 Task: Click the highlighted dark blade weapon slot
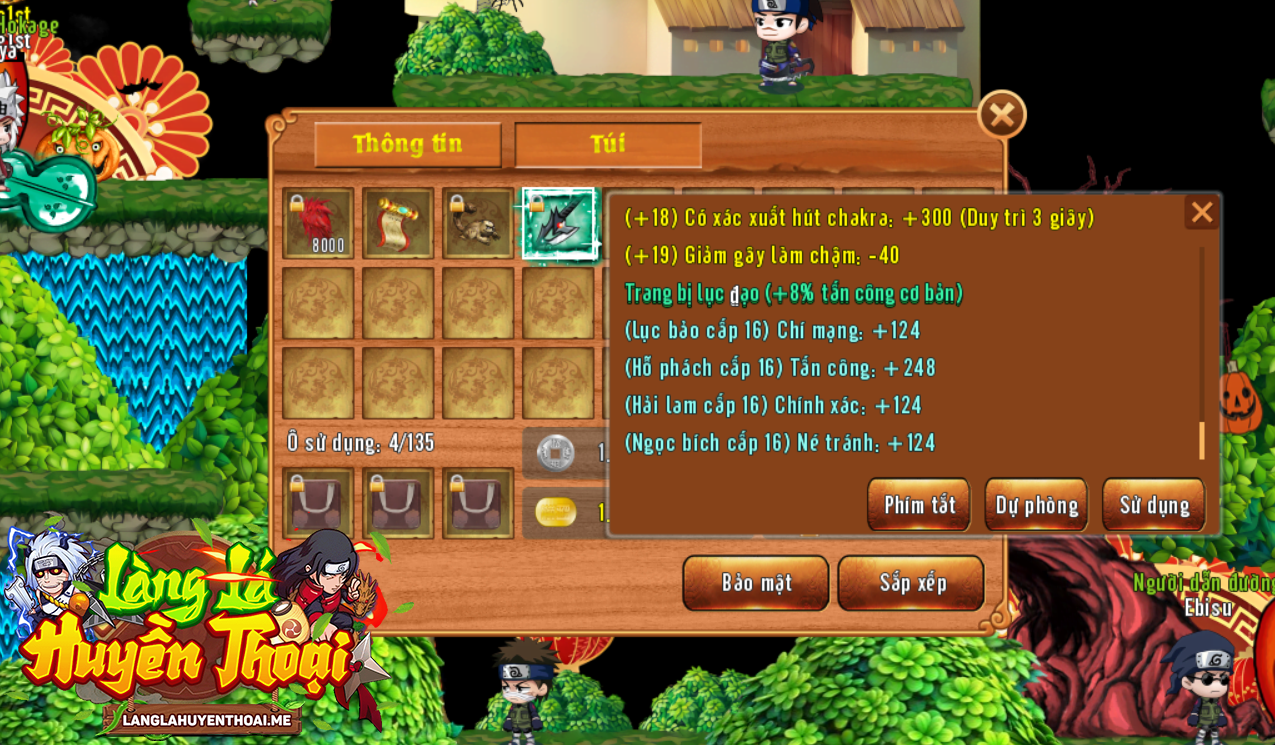(558, 223)
